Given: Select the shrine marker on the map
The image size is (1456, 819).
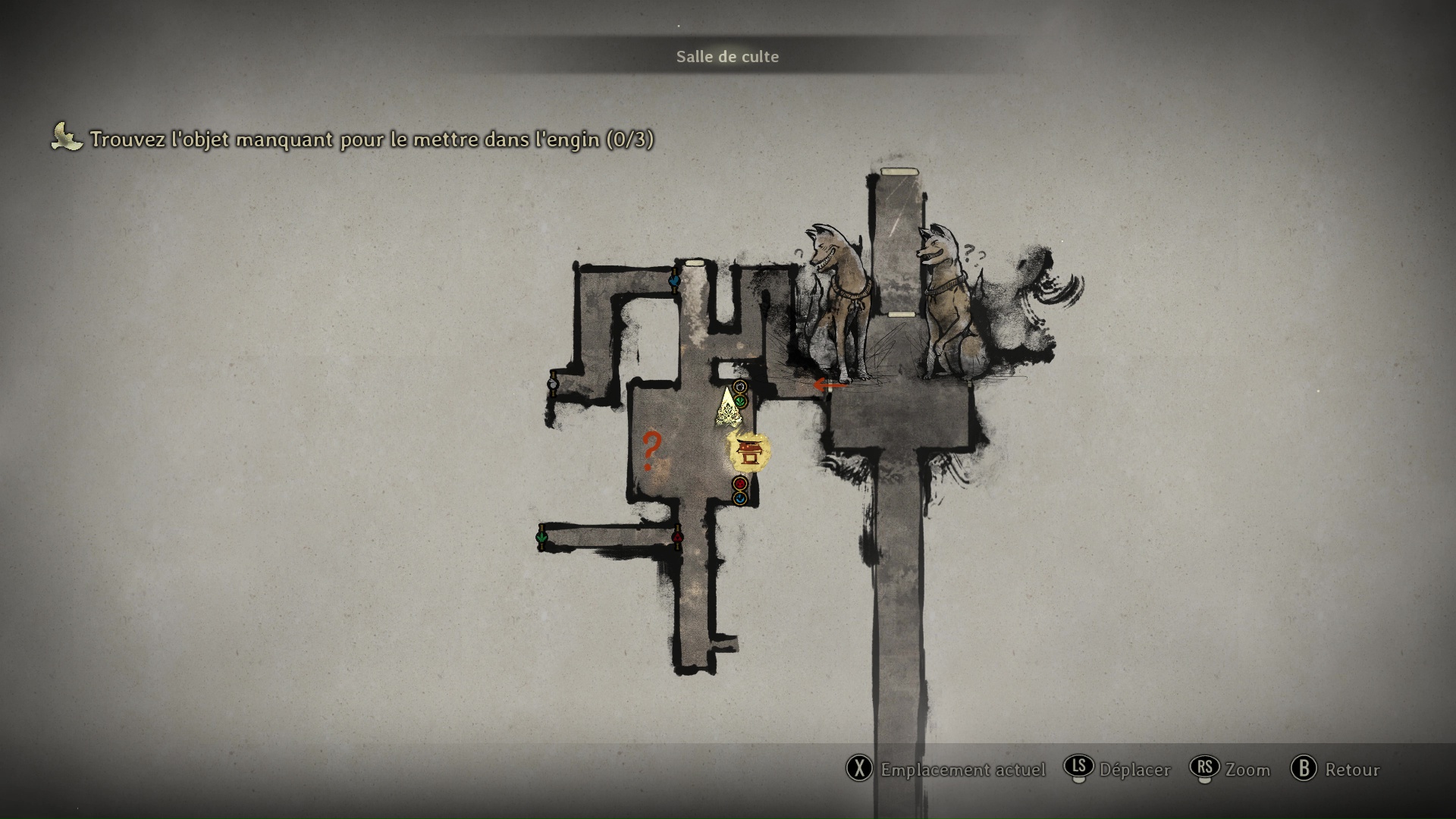Looking at the screenshot, I should 749,453.
